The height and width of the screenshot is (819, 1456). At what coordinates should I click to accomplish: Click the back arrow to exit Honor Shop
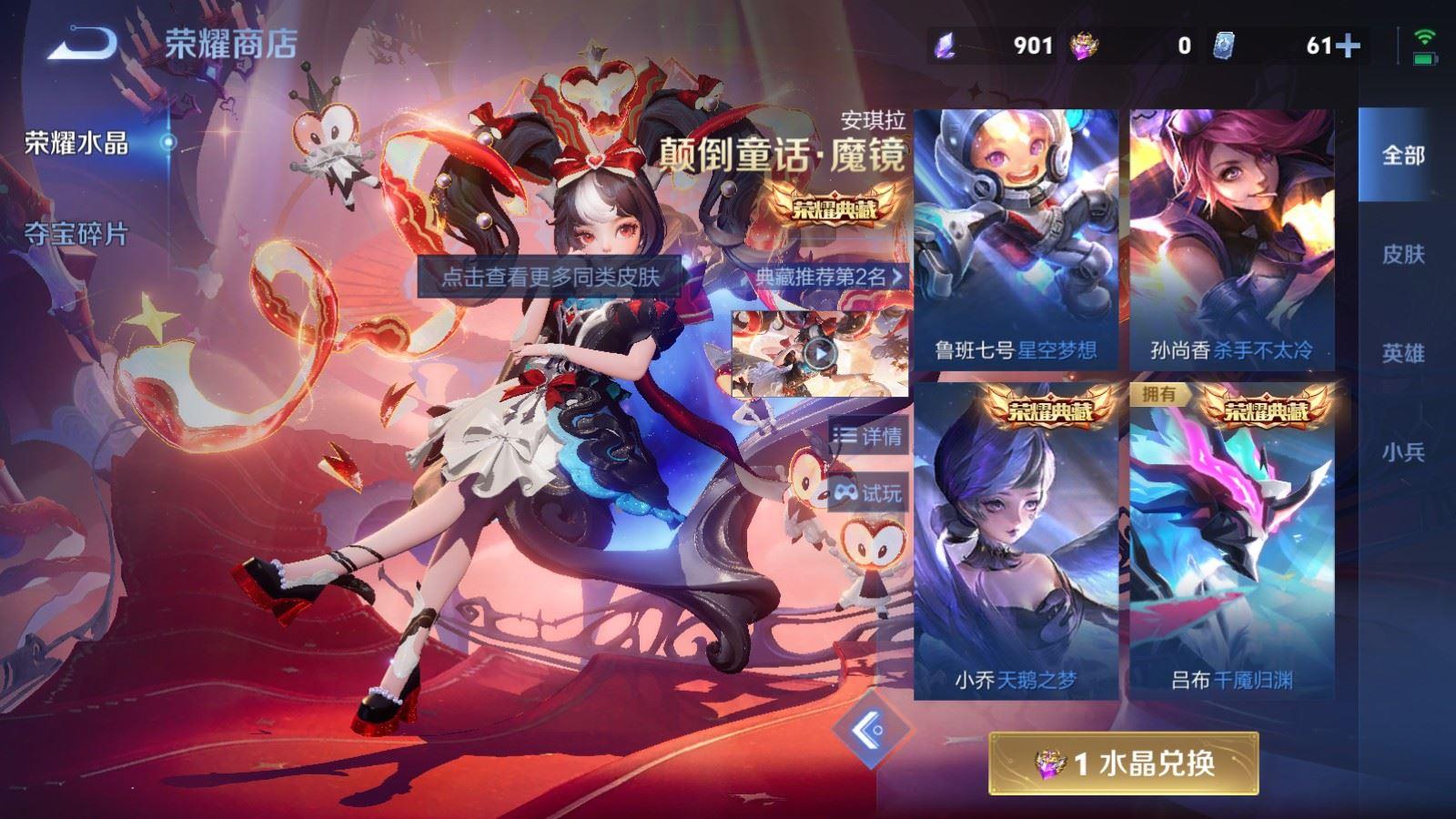(82, 41)
